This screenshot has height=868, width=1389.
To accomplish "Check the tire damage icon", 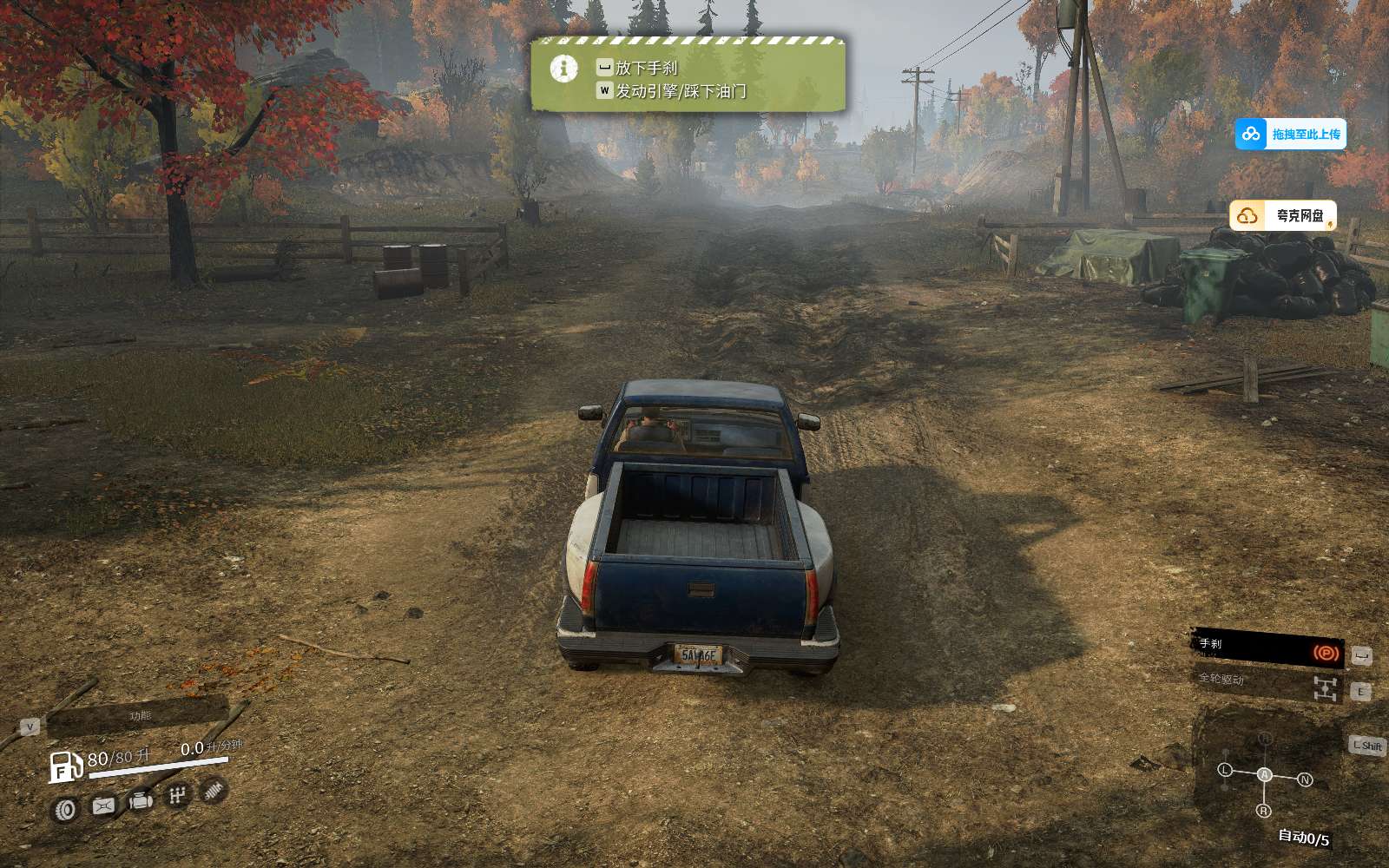I will [x=66, y=811].
